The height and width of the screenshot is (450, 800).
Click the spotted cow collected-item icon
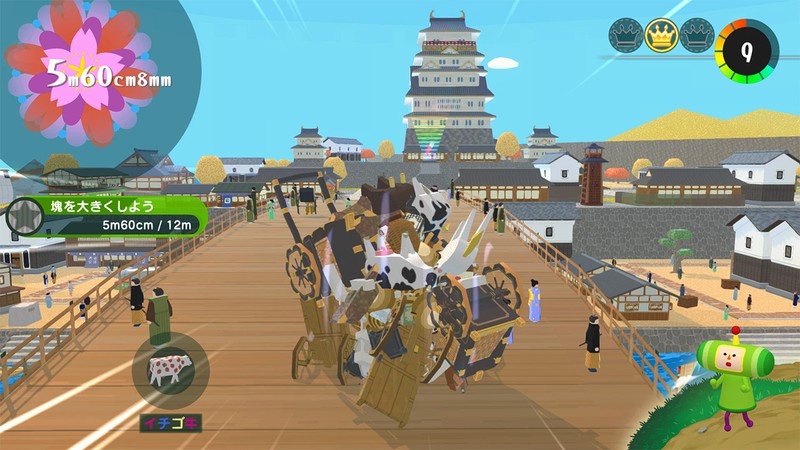pos(169,368)
